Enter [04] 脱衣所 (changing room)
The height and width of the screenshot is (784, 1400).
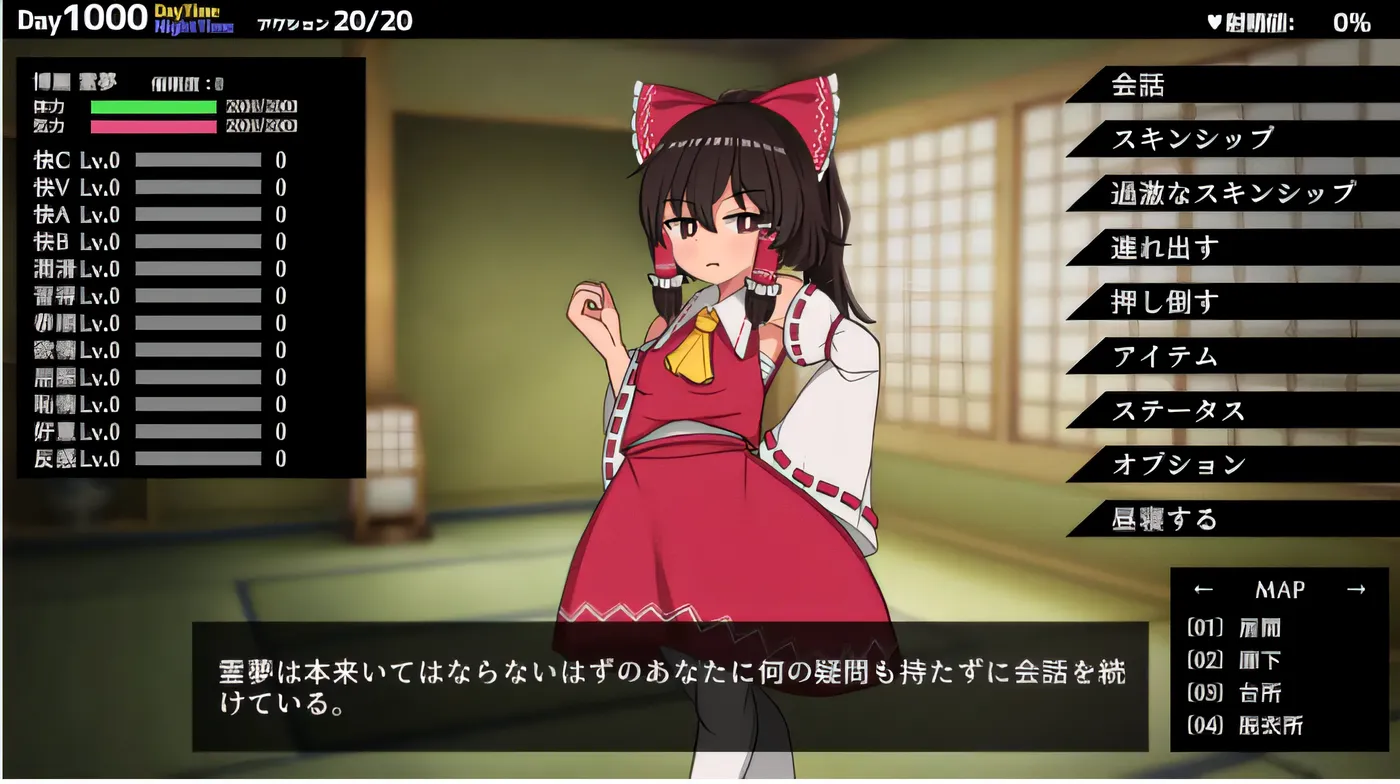click(x=1247, y=724)
